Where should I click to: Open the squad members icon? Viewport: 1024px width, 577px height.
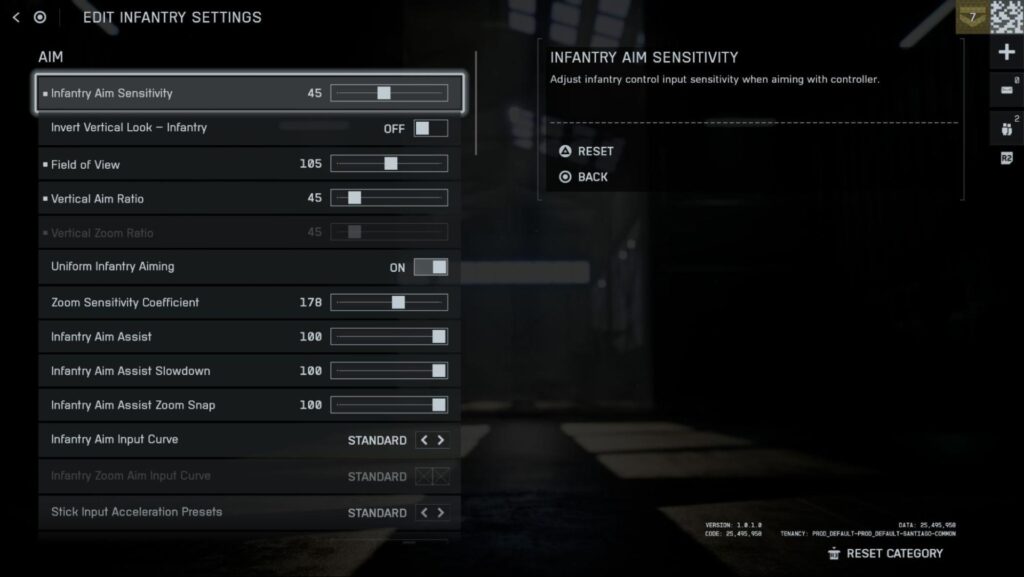tap(1006, 127)
